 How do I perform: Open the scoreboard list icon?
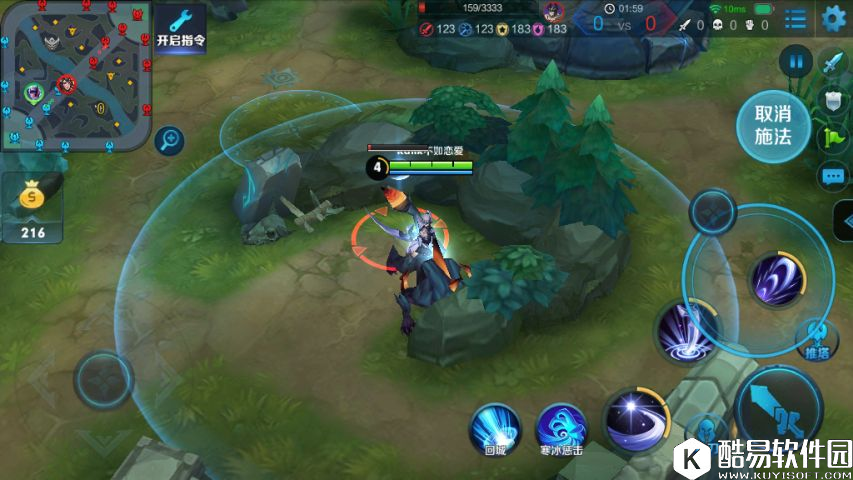(796, 19)
